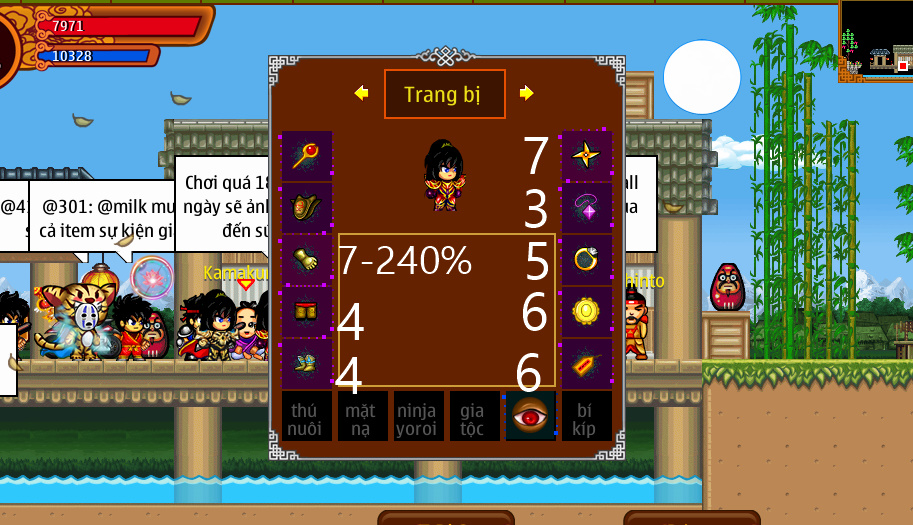The width and height of the screenshot is (913, 525).
Task: Select the golden medallion slot
Action: pos(586,311)
